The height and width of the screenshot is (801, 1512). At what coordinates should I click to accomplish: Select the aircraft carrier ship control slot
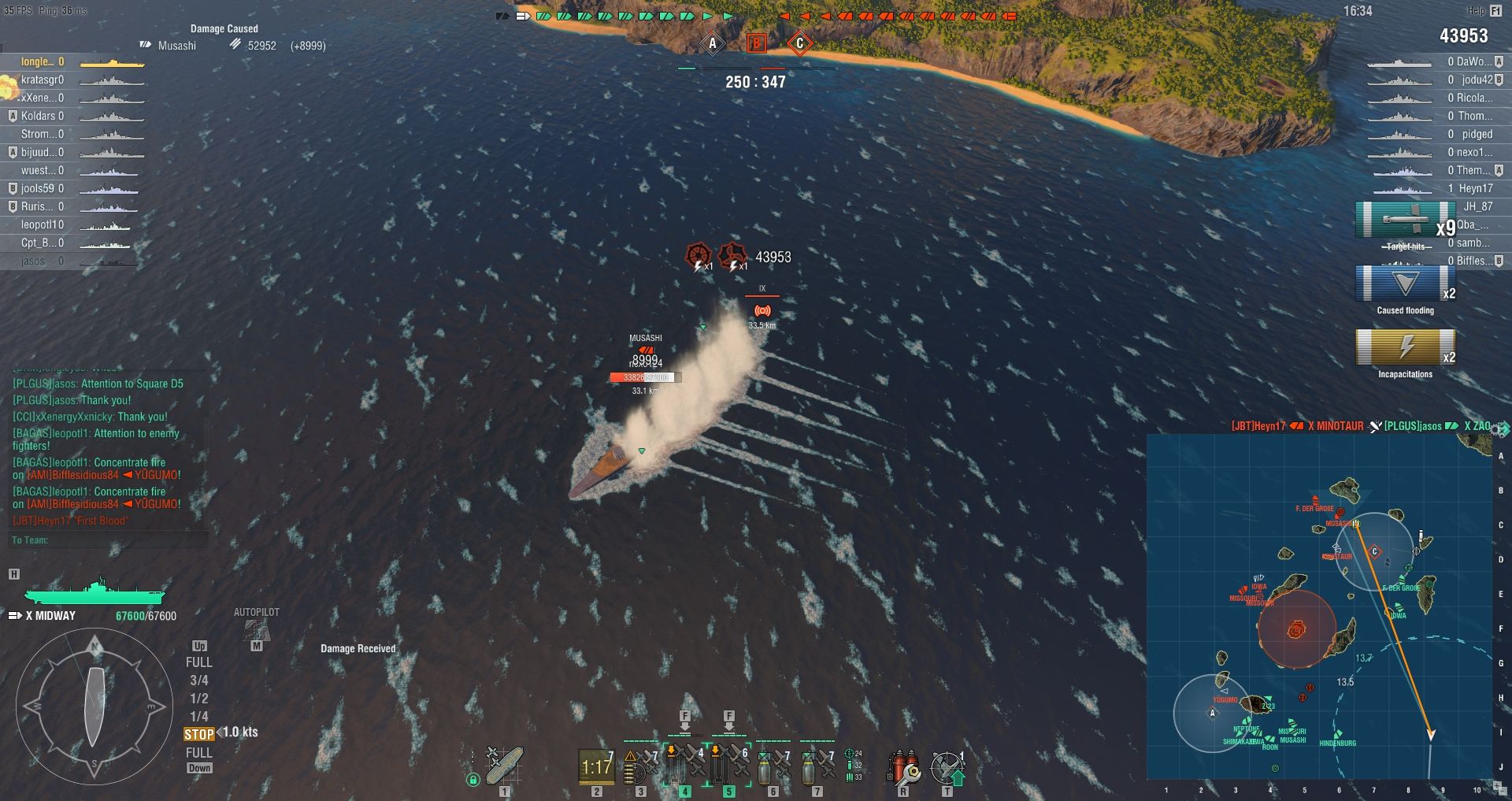click(x=504, y=766)
